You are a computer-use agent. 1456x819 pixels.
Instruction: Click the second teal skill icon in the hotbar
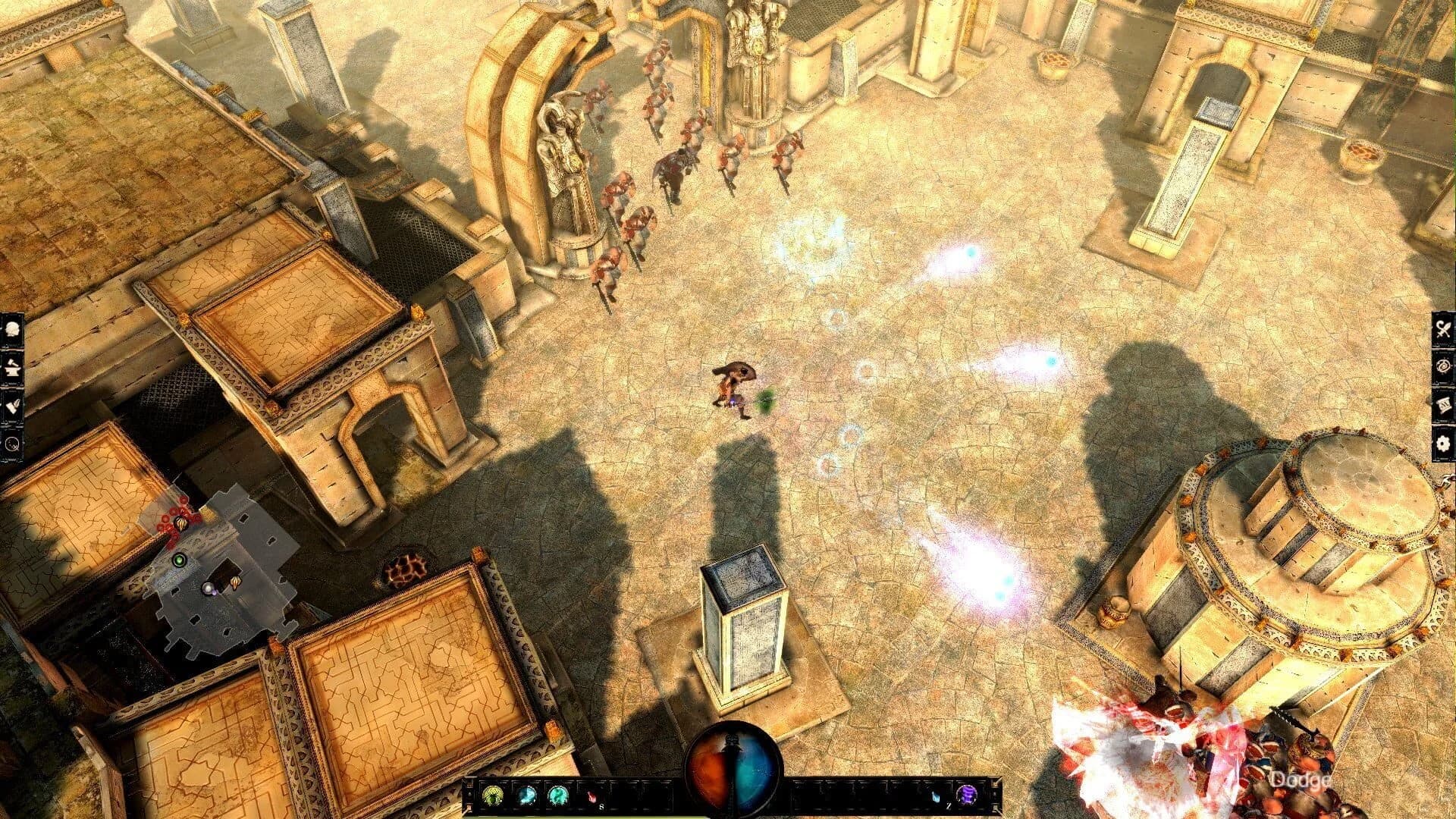558,795
